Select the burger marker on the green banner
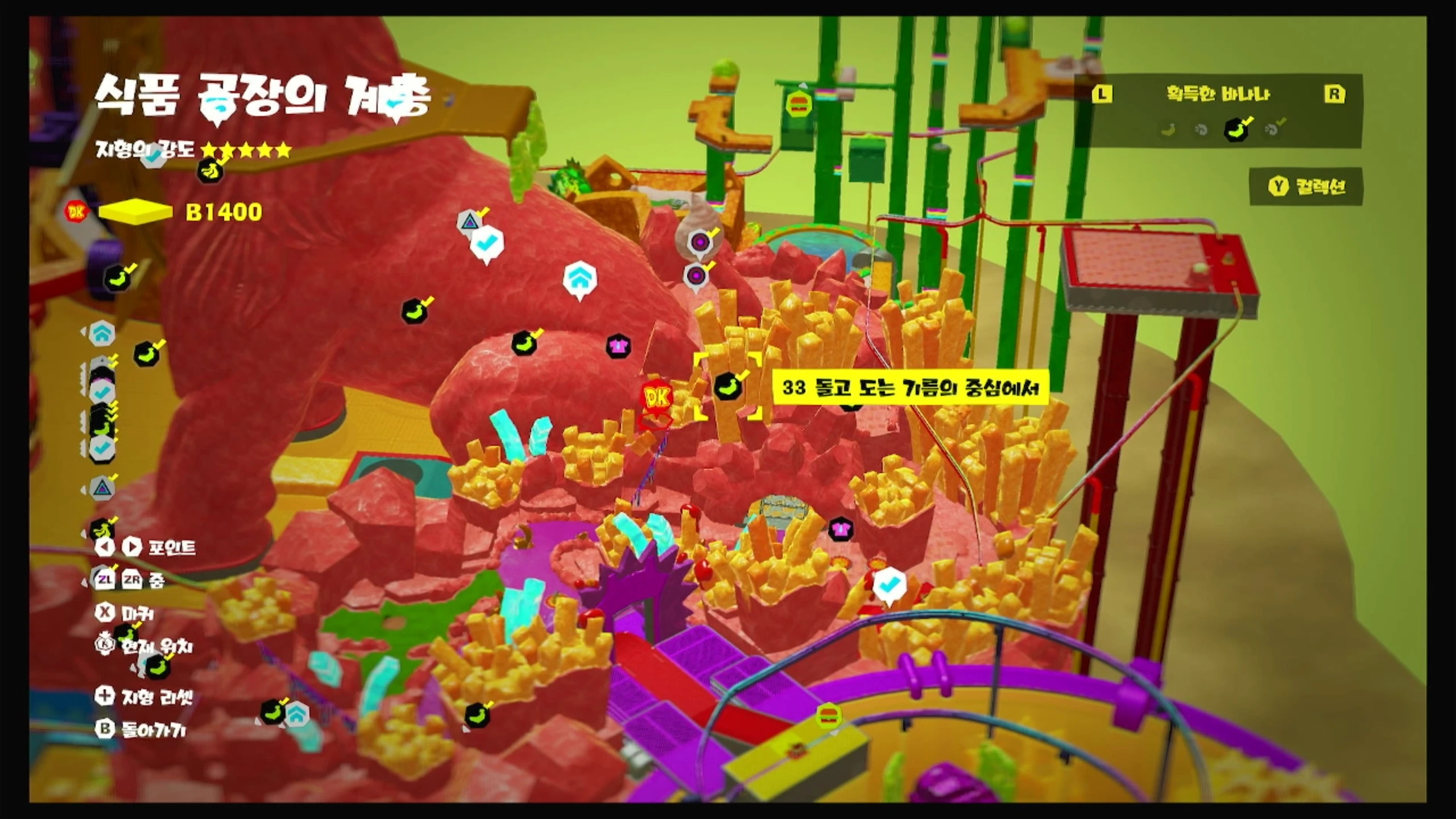1456x819 pixels. click(798, 104)
